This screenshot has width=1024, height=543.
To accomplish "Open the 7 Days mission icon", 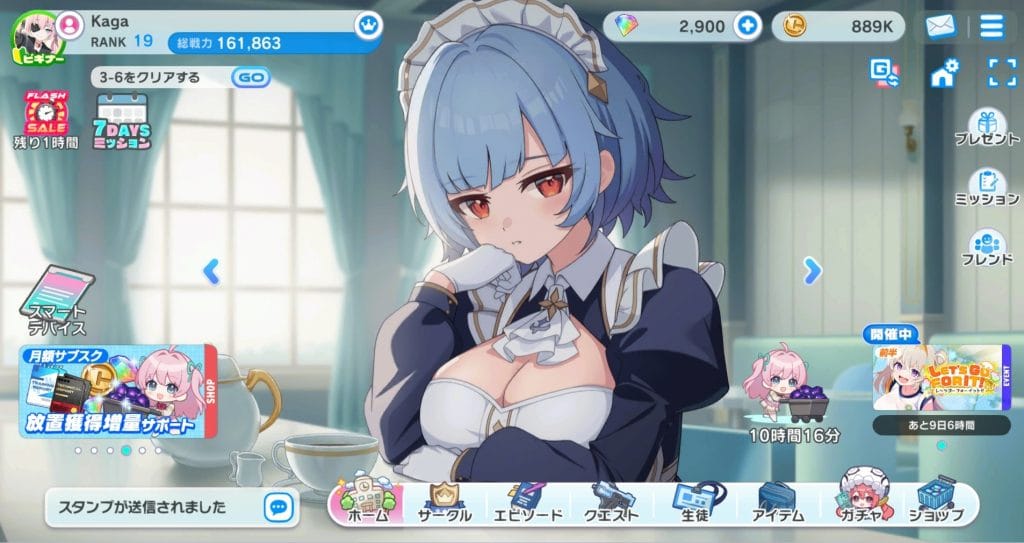I will (123, 121).
